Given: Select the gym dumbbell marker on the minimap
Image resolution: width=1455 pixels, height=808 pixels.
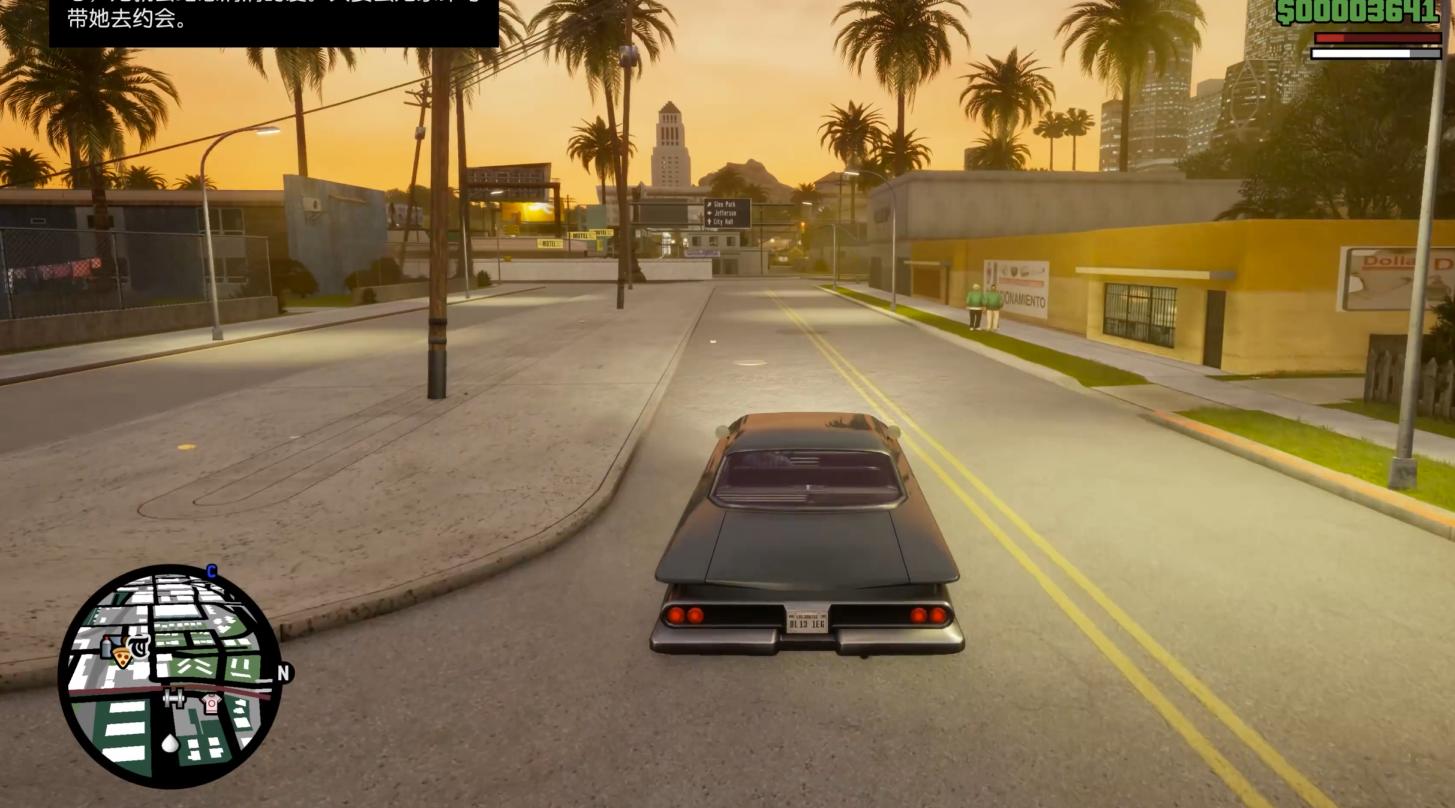Looking at the screenshot, I should [x=174, y=699].
